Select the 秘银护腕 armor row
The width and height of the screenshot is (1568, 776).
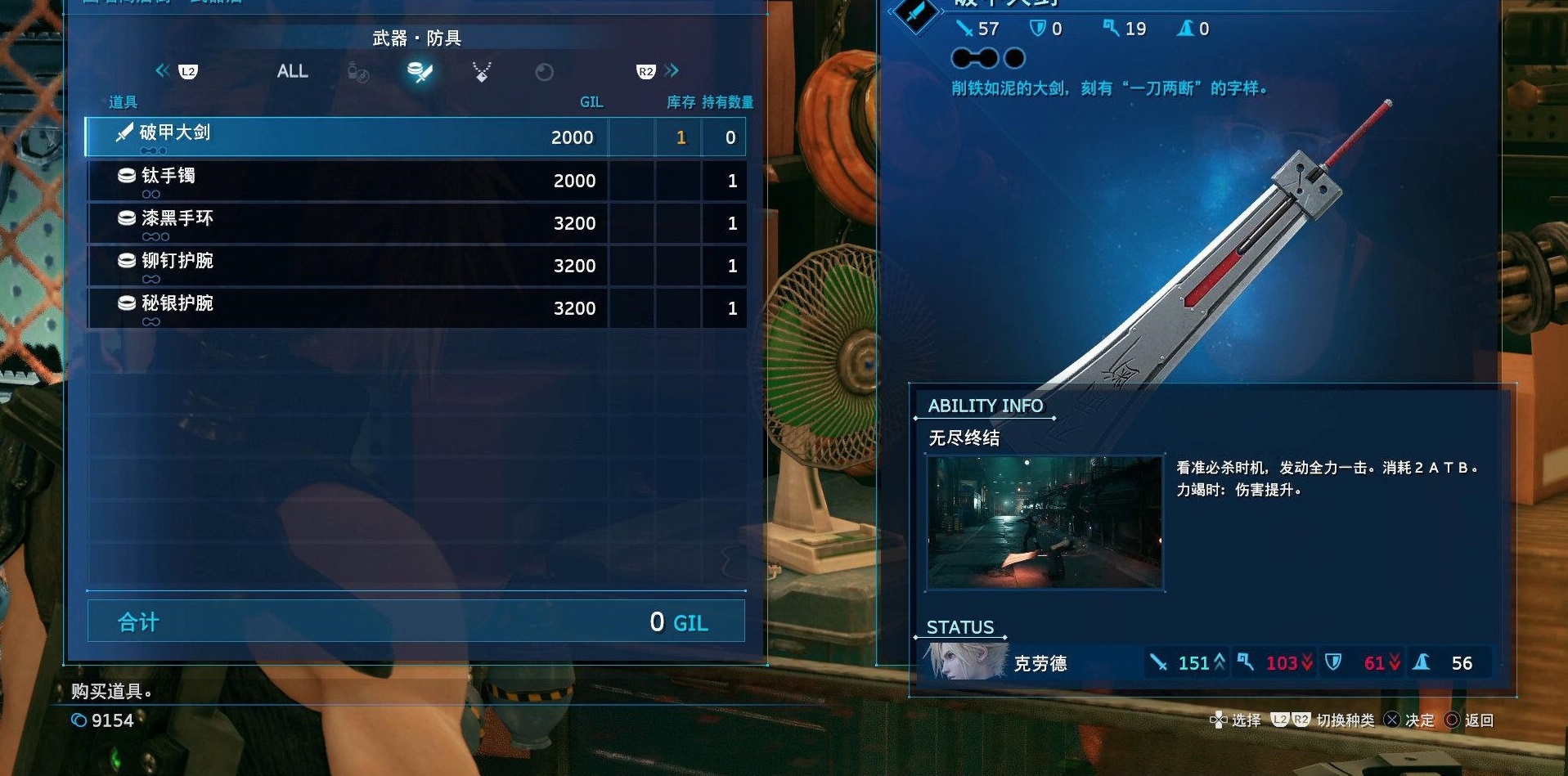coord(415,307)
